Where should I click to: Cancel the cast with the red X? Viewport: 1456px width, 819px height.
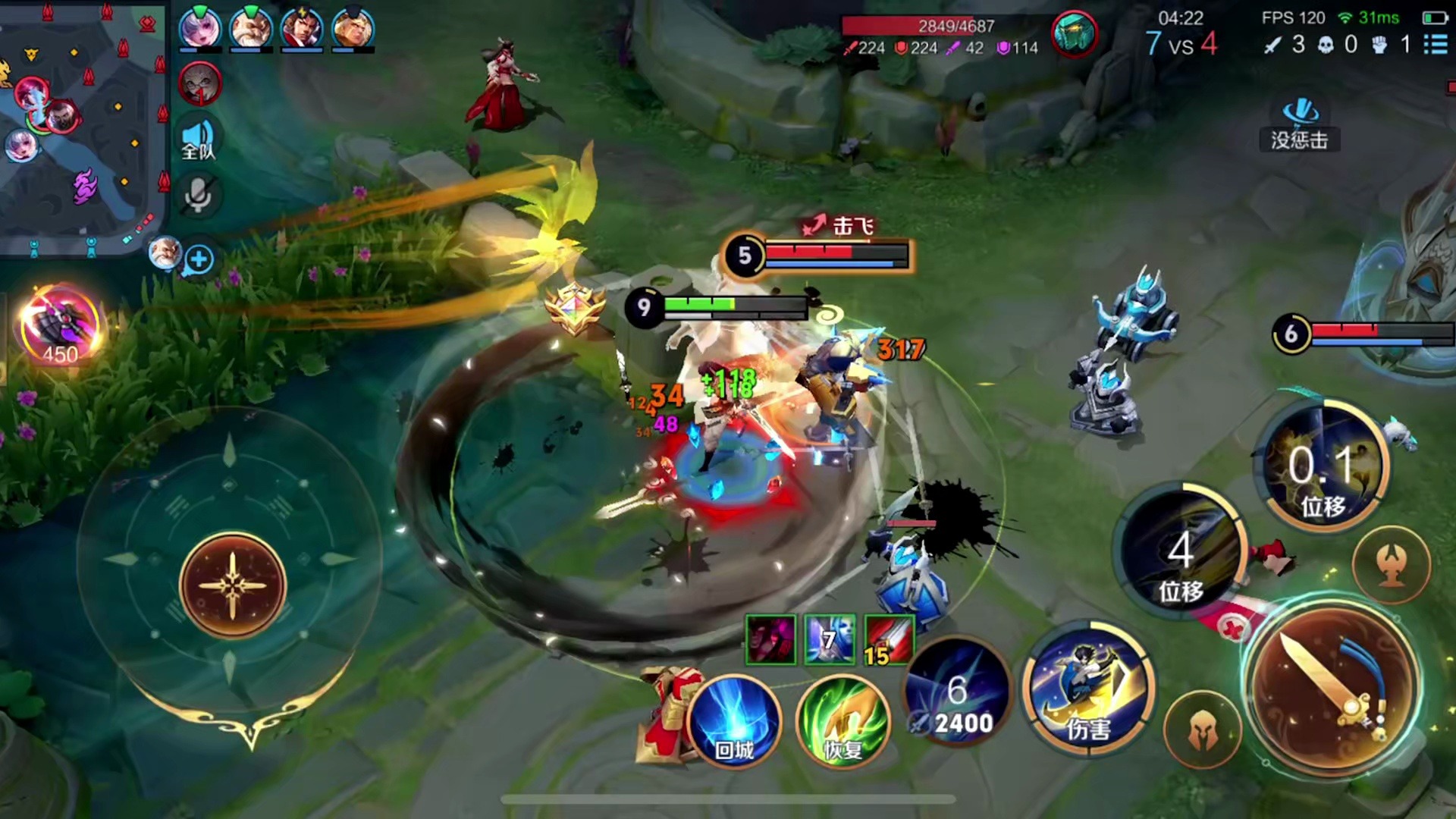tap(1234, 629)
